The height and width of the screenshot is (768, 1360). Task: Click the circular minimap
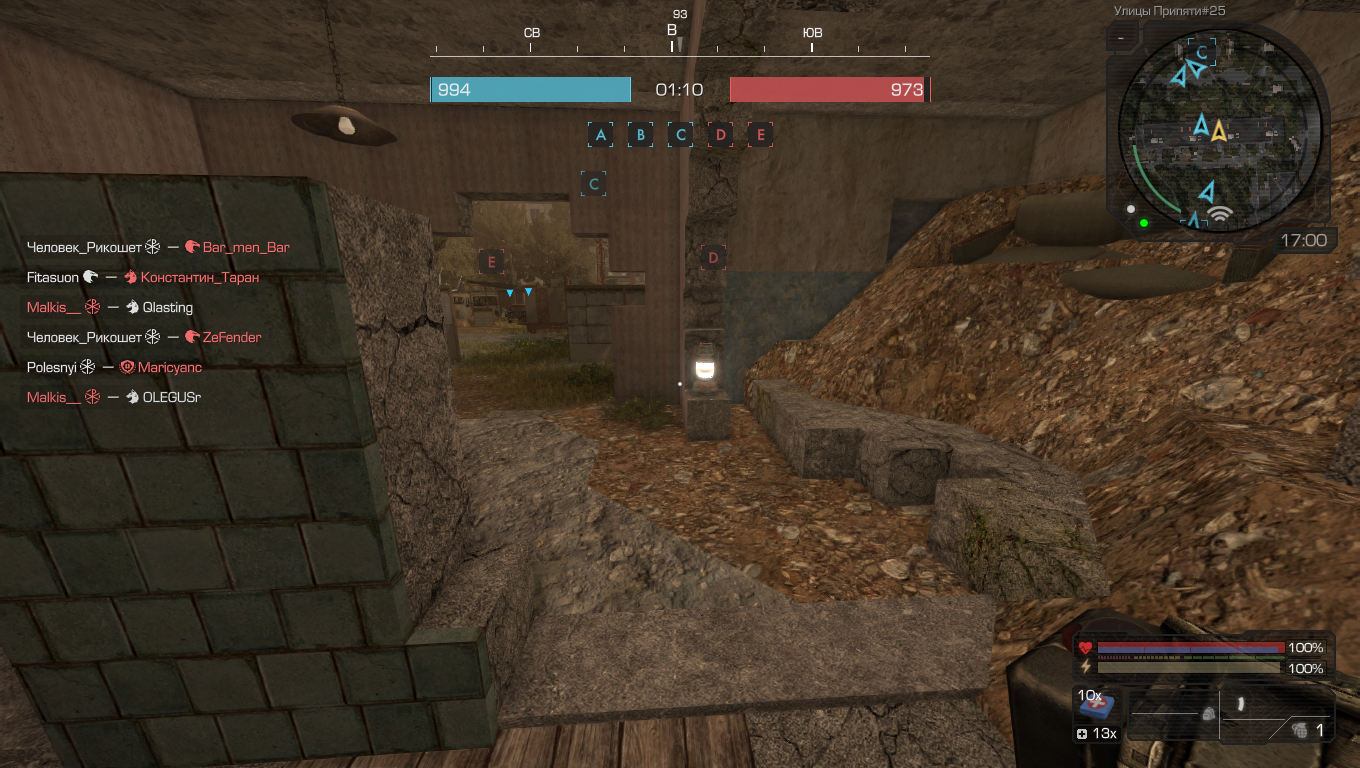click(1219, 129)
